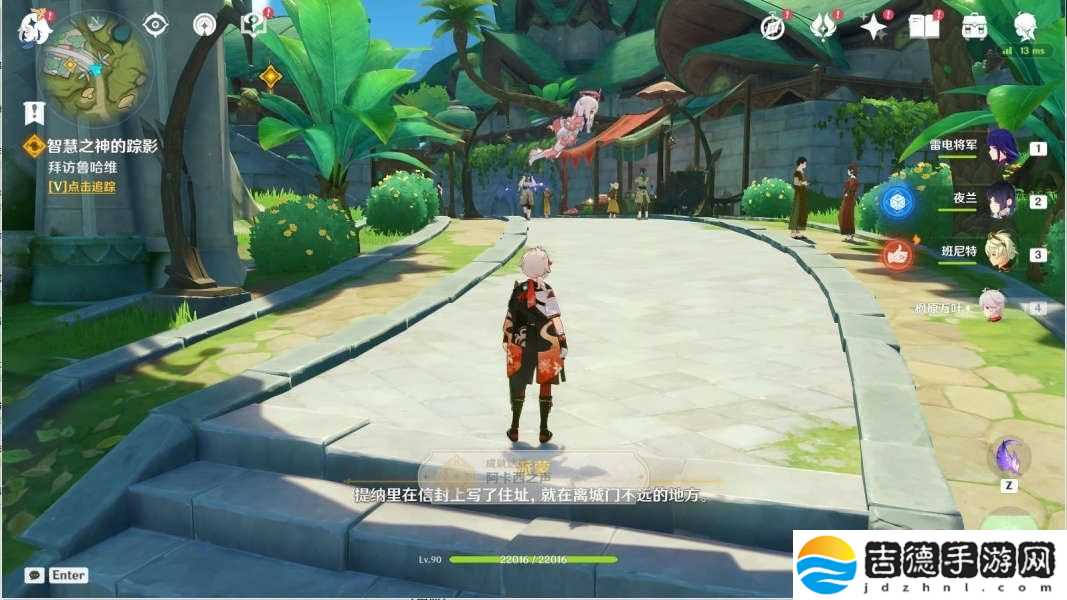Toggle the elemental sight eye icon
The height and width of the screenshot is (600, 1067).
click(x=155, y=25)
